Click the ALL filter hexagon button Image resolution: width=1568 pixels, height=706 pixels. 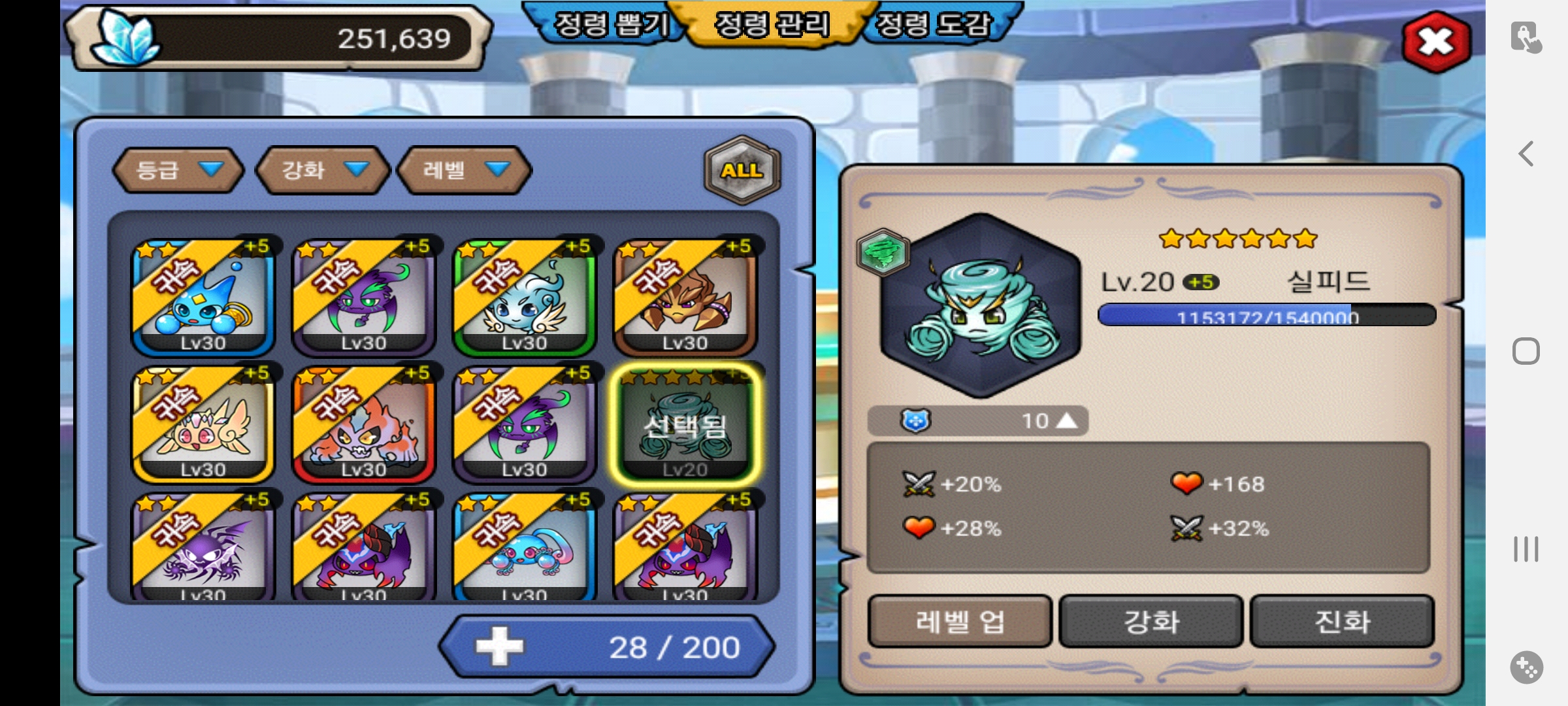click(742, 170)
